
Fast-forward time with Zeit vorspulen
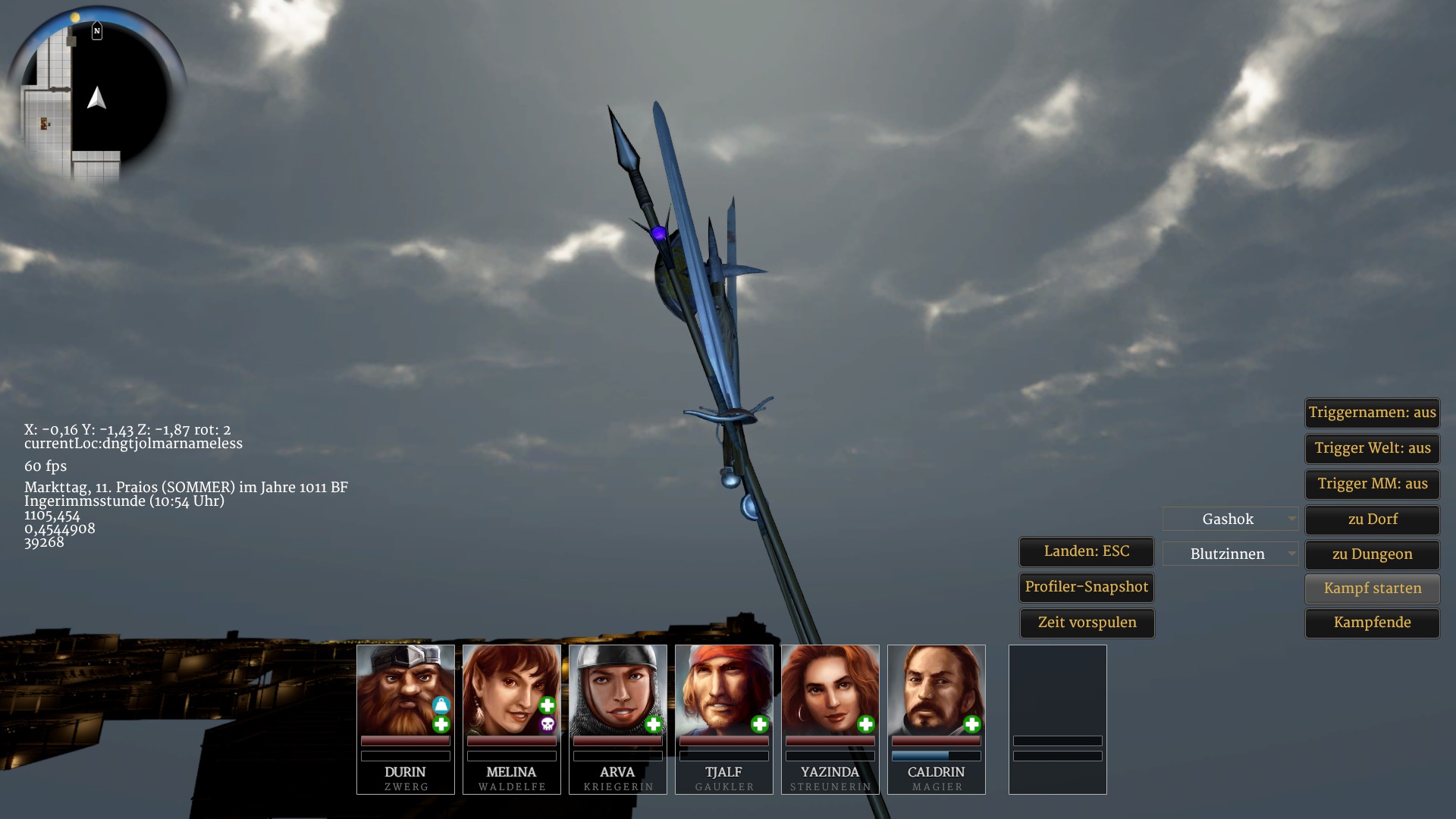tap(1086, 623)
